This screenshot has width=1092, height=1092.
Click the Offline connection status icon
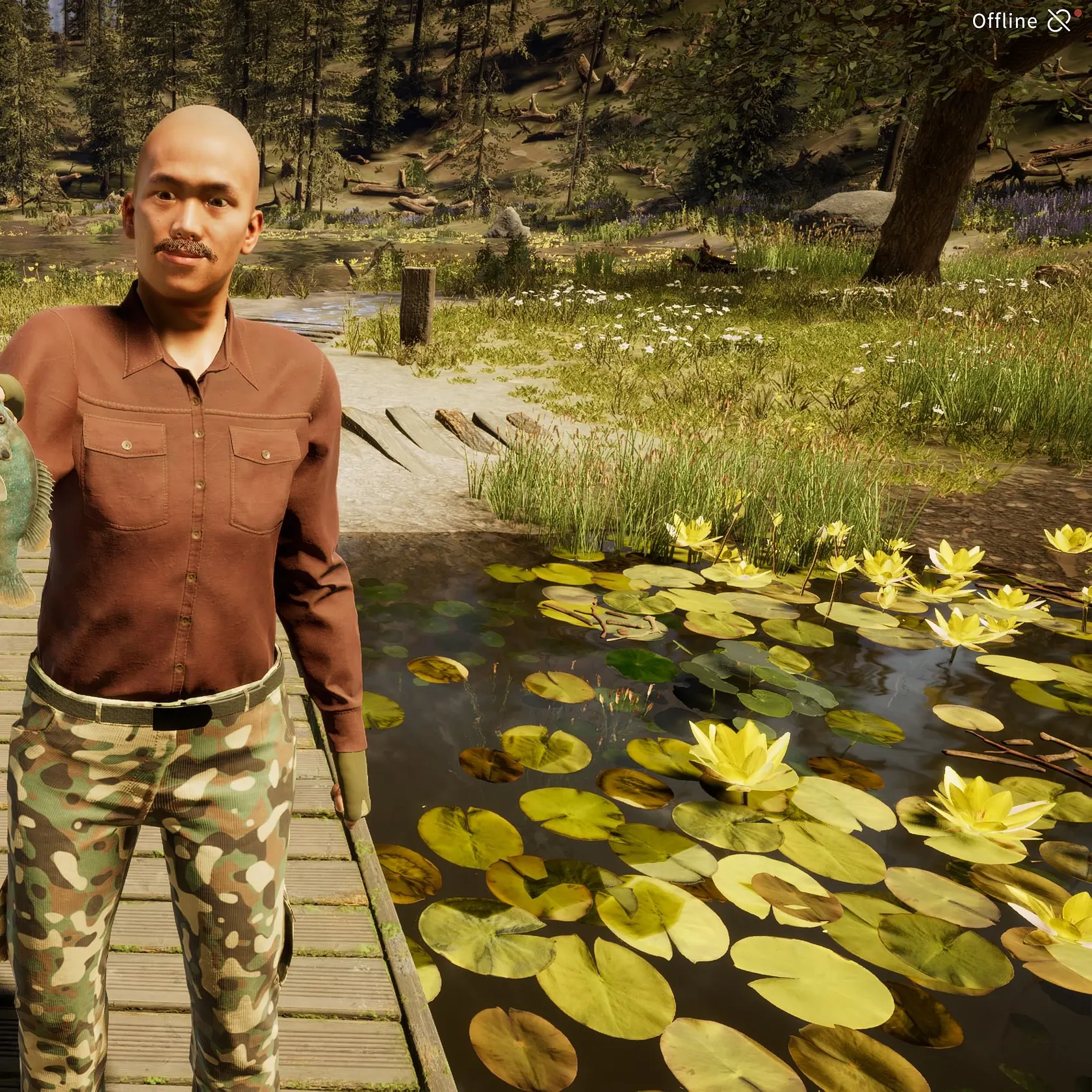point(1059,21)
